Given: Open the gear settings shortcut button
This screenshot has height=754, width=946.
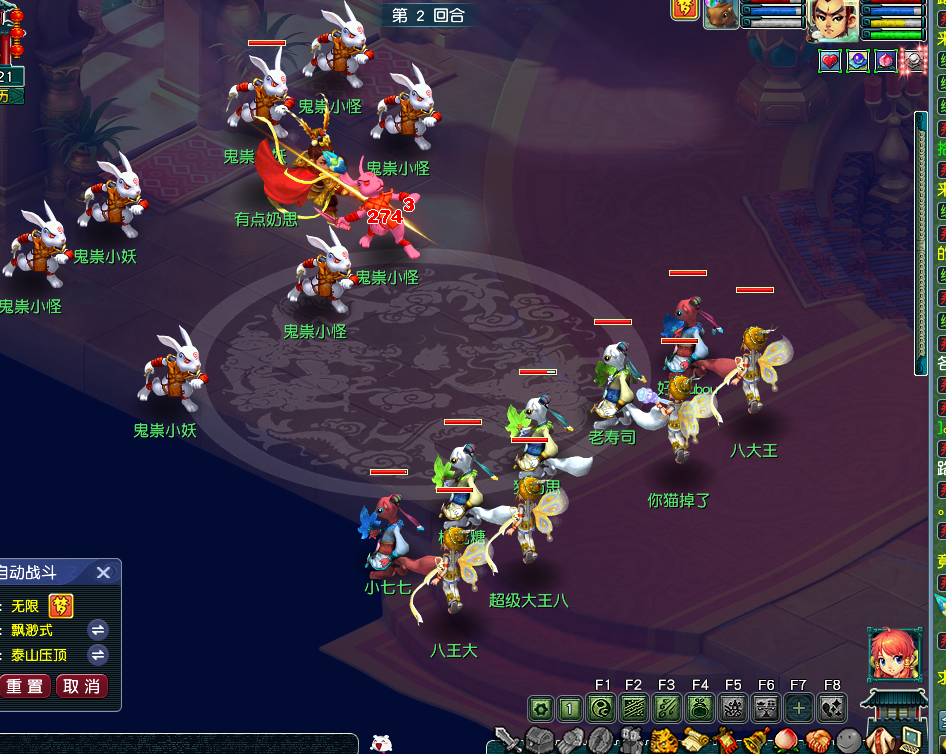Looking at the screenshot, I should pos(541,709).
